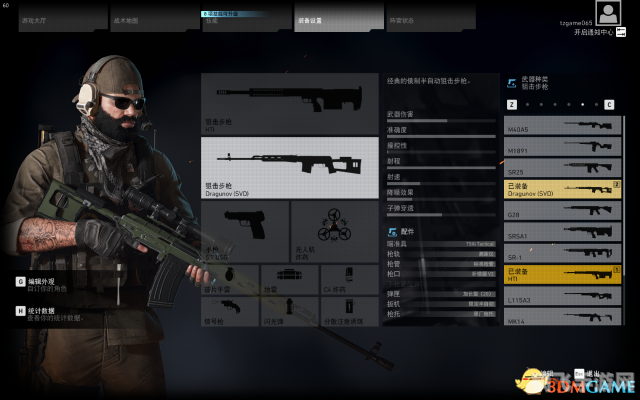Open the Dragunov (SVD) weapon slot

point(276,166)
